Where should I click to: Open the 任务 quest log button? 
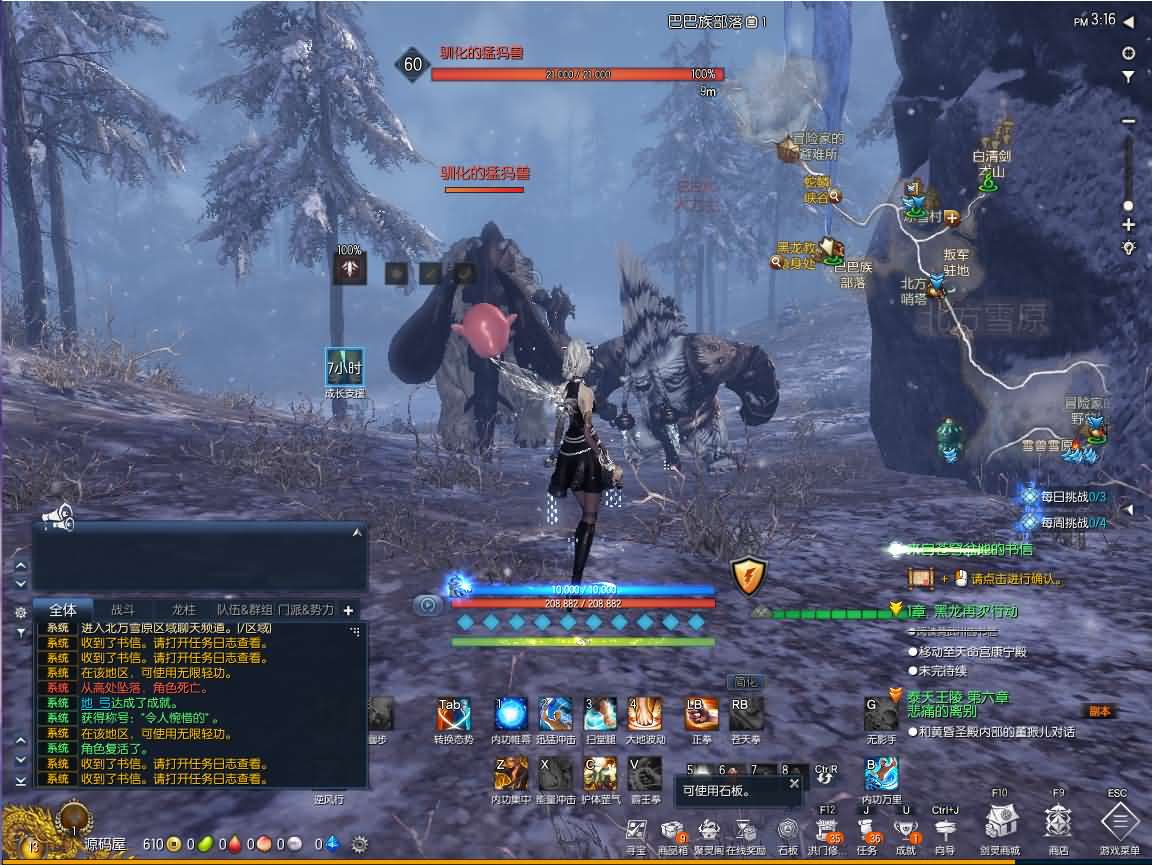[x=867, y=831]
